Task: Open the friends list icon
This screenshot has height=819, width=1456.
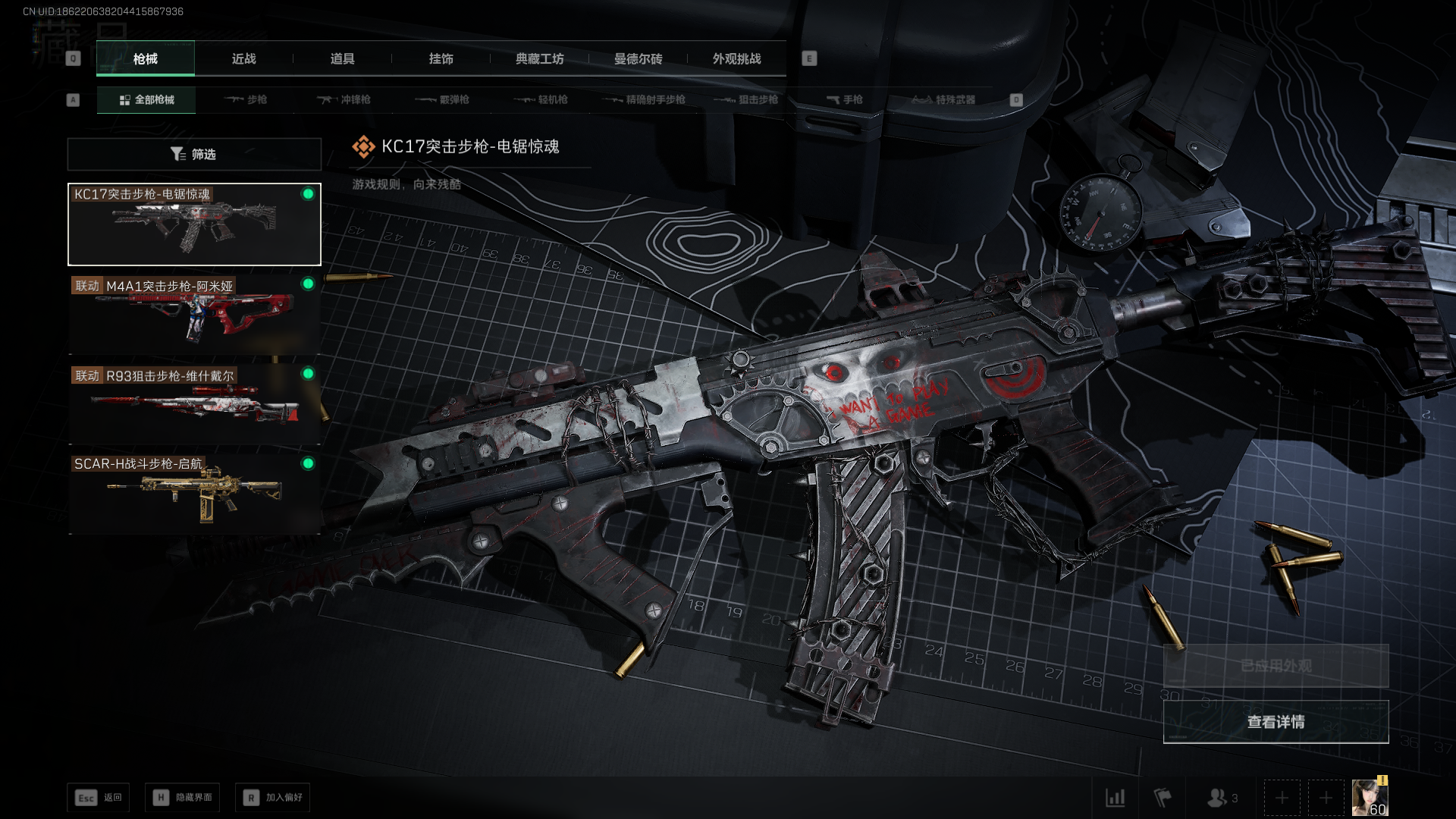Action: click(1221, 798)
